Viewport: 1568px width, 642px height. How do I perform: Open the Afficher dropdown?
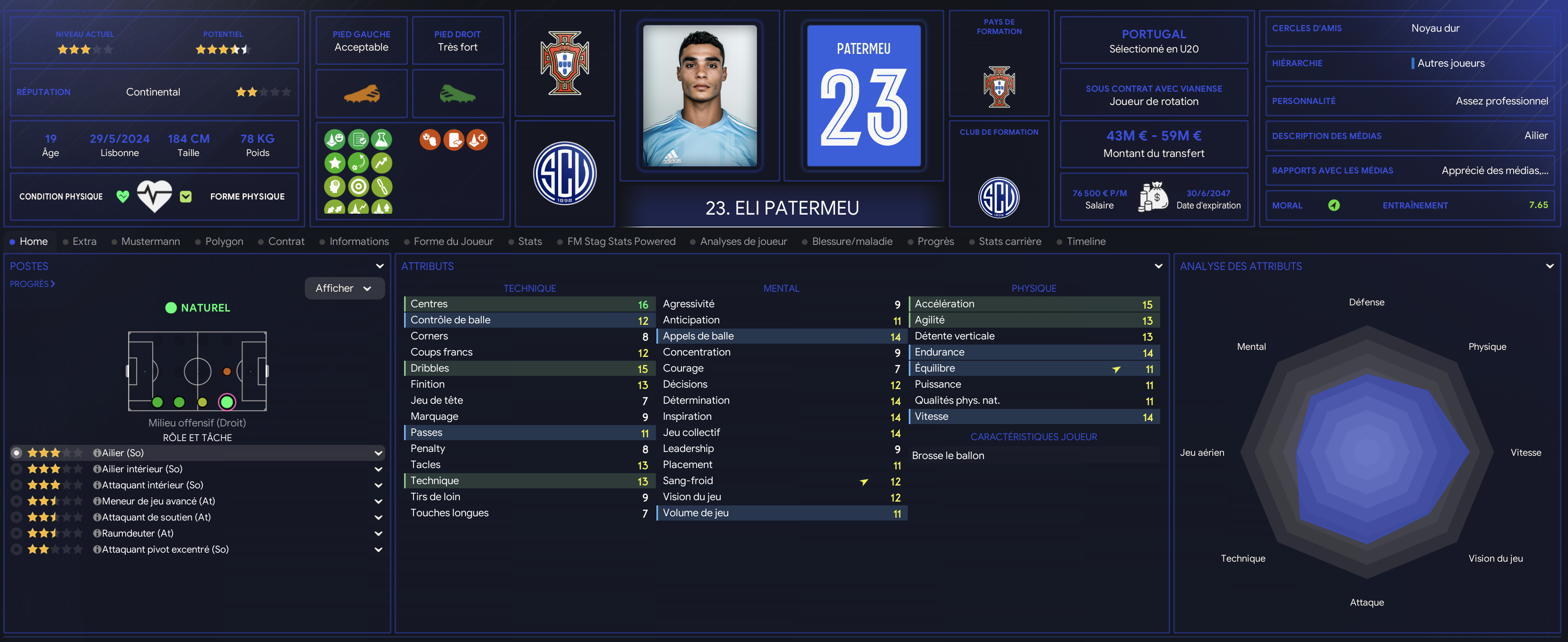(344, 288)
